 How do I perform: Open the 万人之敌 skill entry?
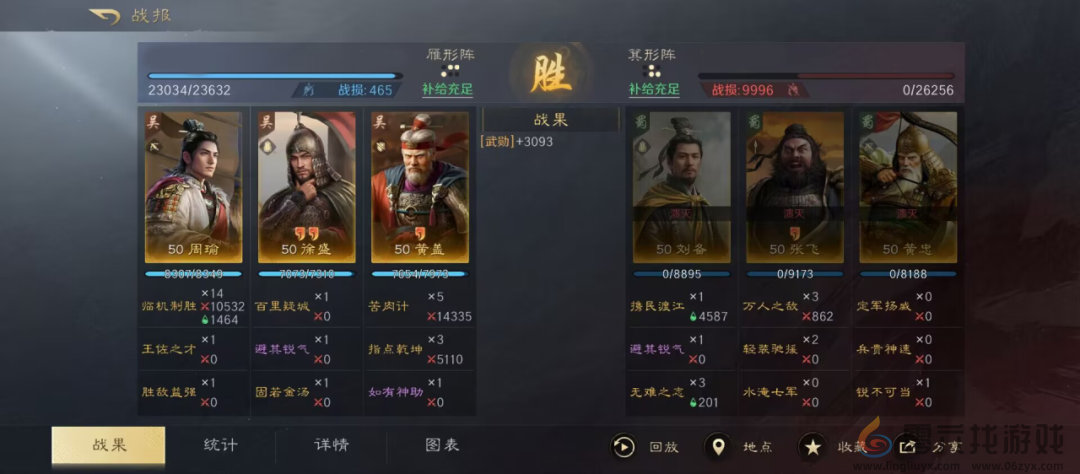pos(770,306)
